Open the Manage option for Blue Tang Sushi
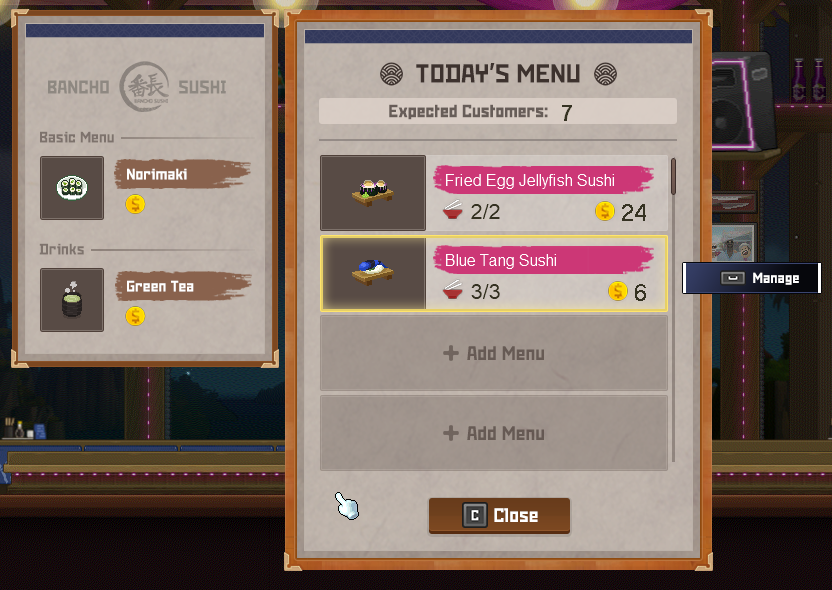Viewport: 832px width, 590px height. point(751,278)
